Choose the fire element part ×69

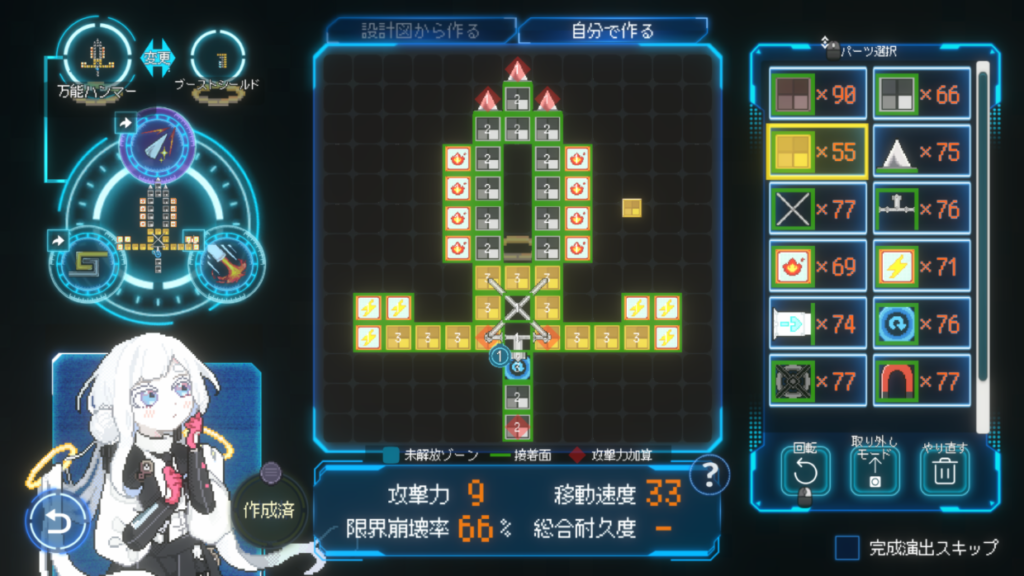pyautogui.click(x=817, y=266)
